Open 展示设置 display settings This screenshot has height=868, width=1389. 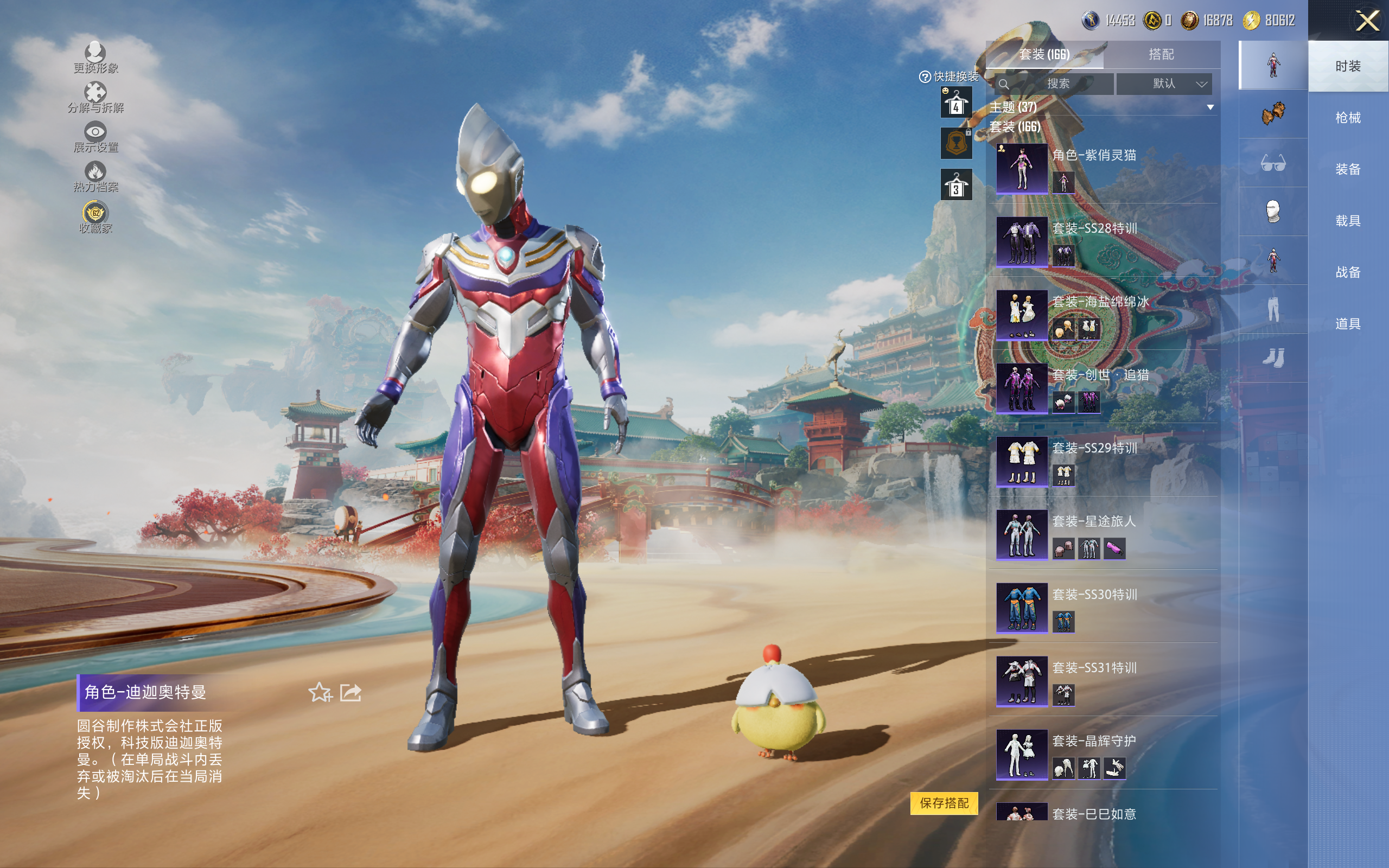95,137
